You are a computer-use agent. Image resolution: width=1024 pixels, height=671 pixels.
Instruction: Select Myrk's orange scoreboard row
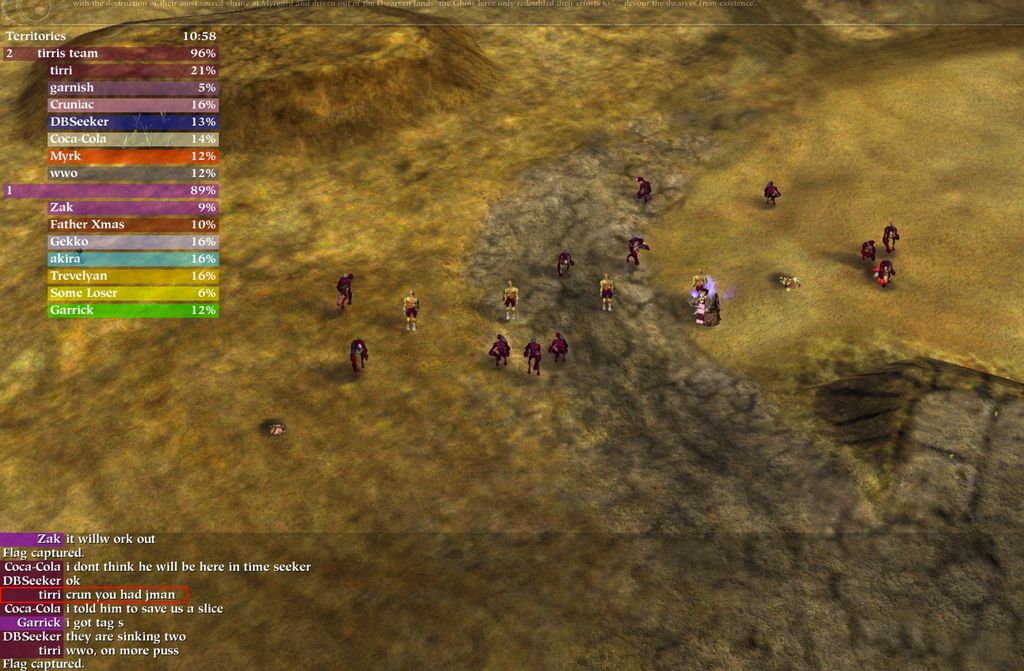(x=132, y=156)
